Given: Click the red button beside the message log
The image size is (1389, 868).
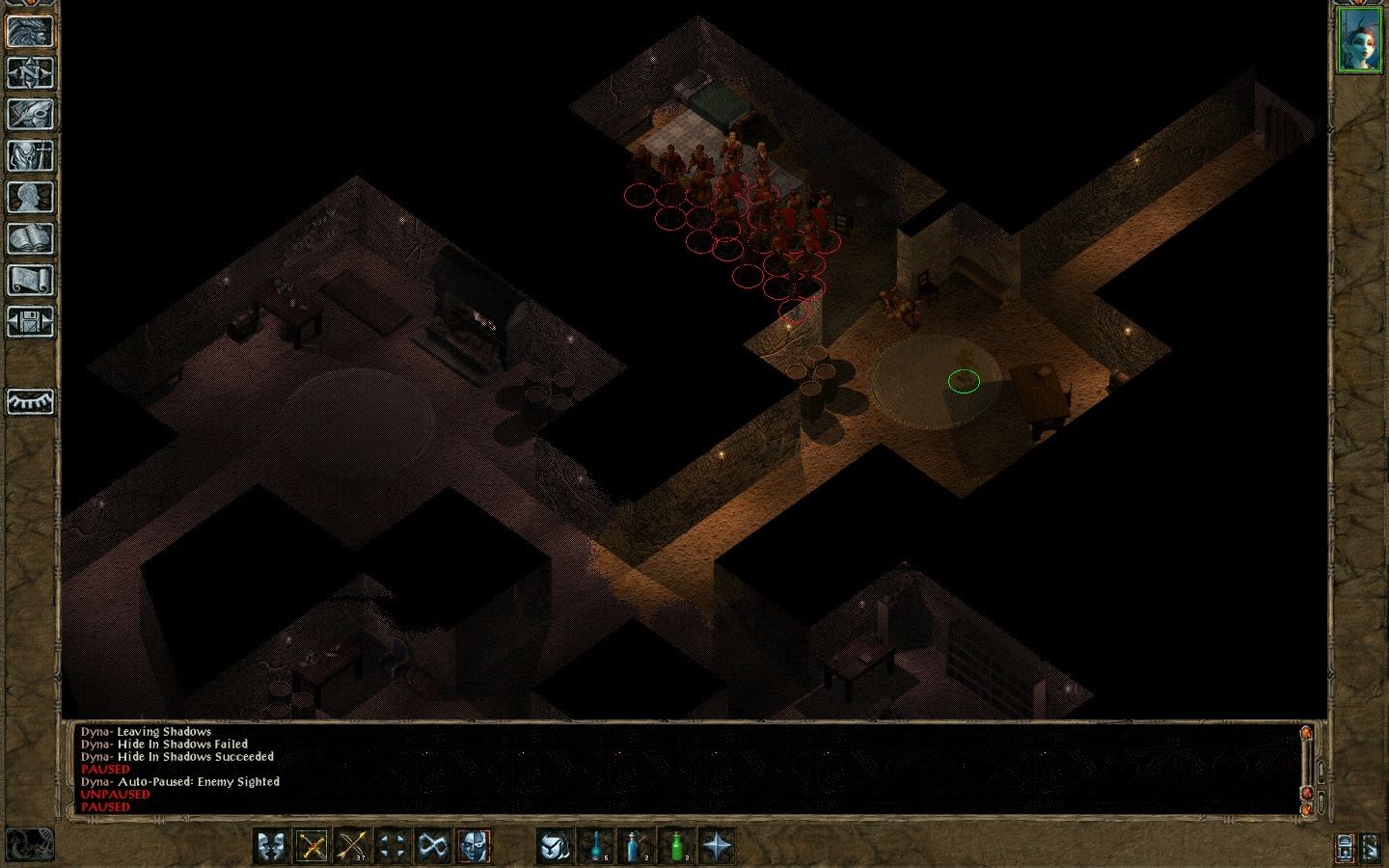Looking at the screenshot, I should (1306, 793).
